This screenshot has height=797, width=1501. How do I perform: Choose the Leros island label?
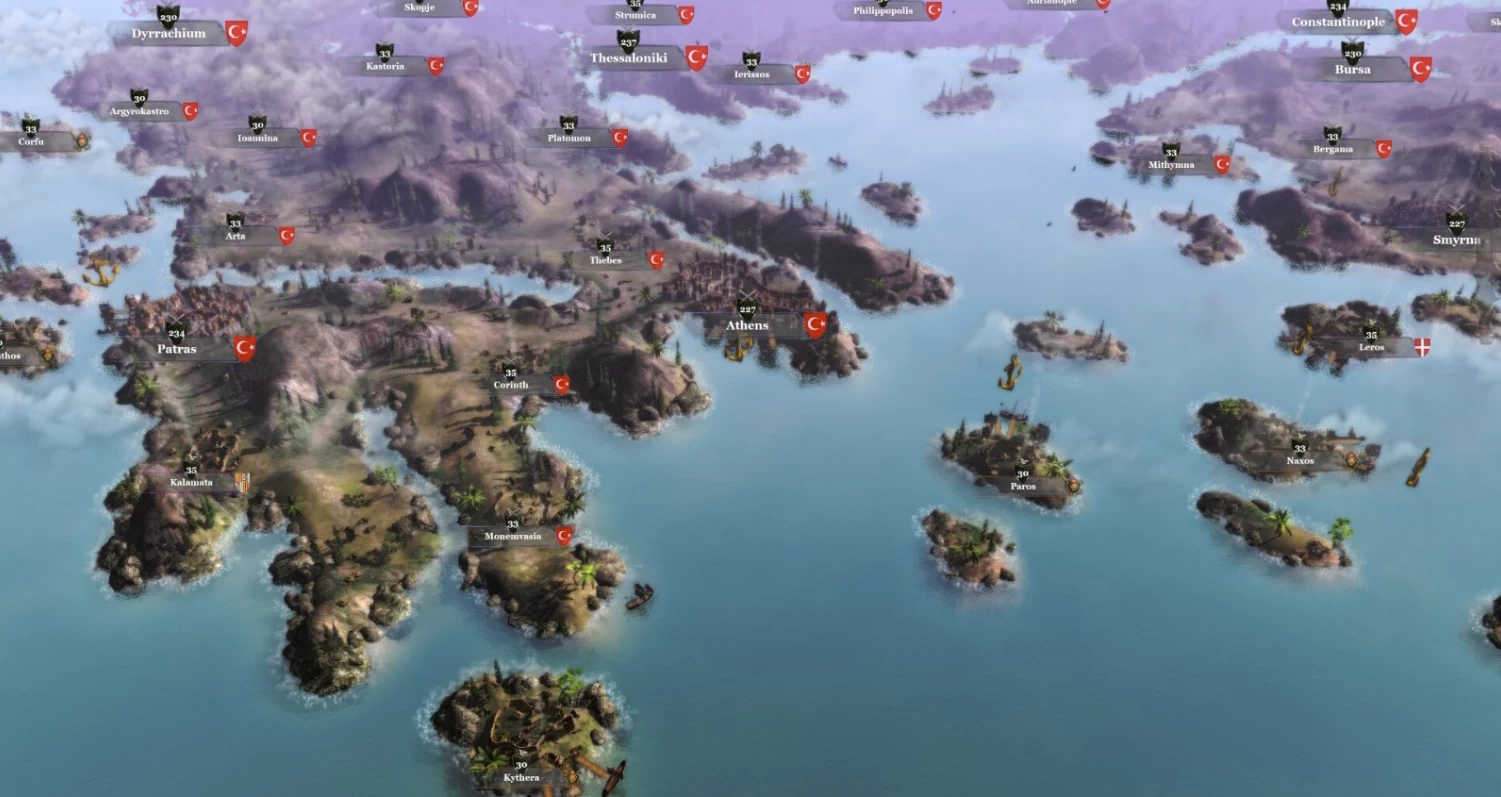click(1372, 347)
